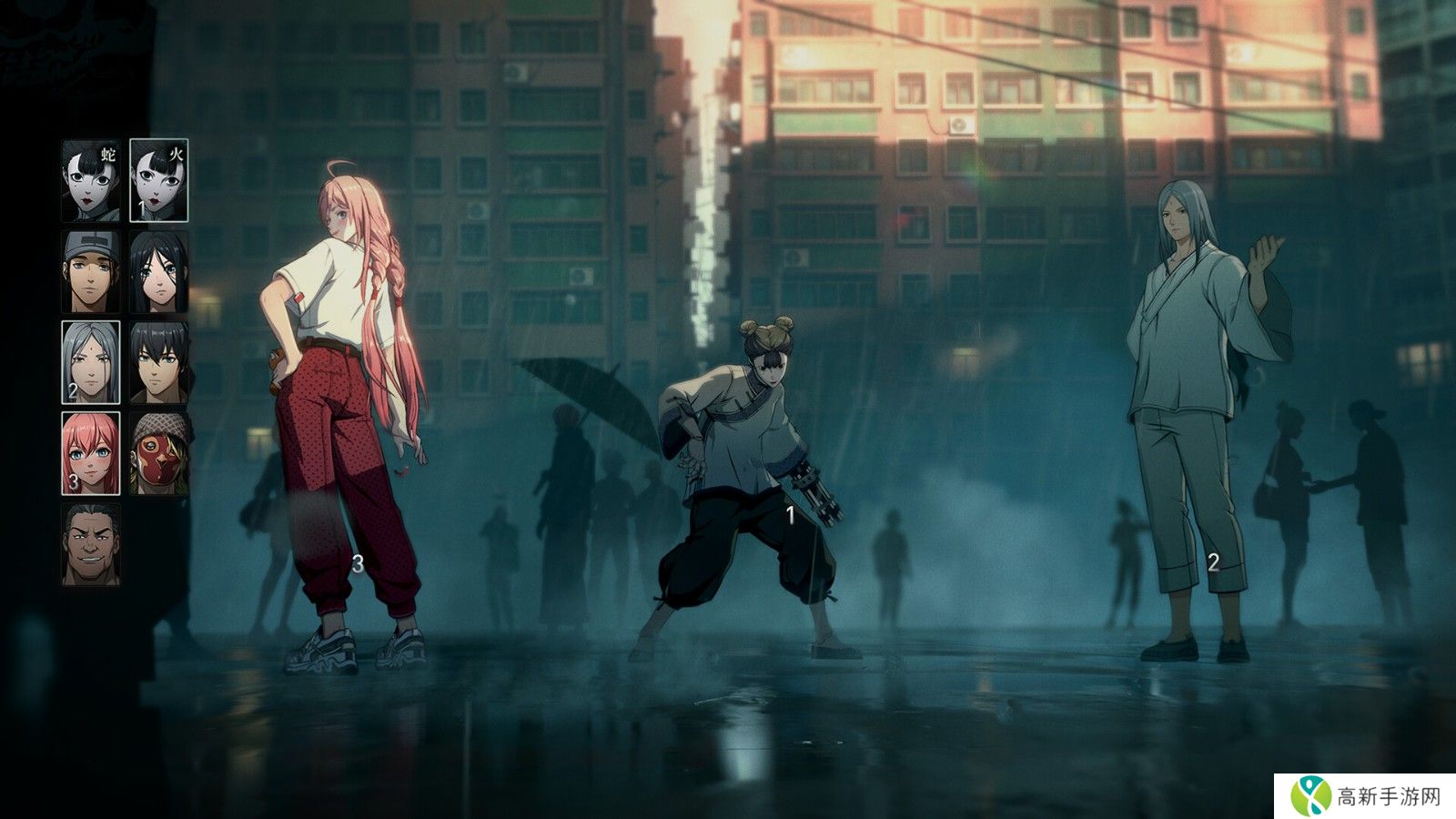Choose the man in grey cap portrait

[x=90, y=271]
